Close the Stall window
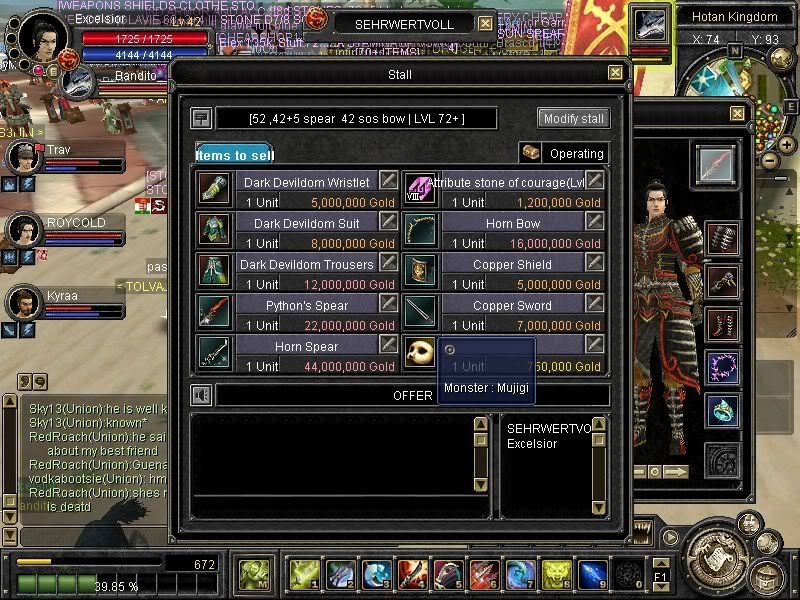Screen dimensions: 800x600 coord(615,73)
